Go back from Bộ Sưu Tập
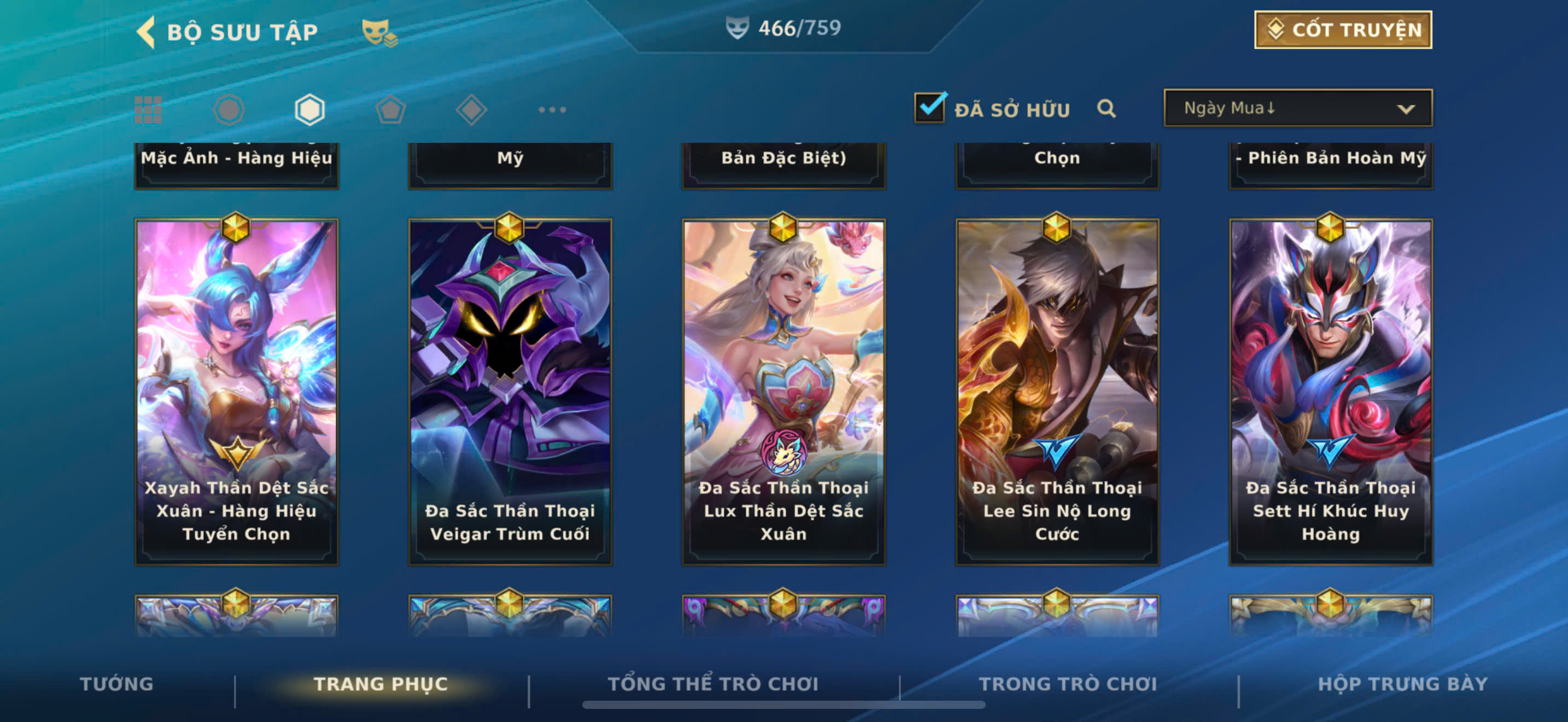The height and width of the screenshot is (722, 1568). click(x=146, y=32)
